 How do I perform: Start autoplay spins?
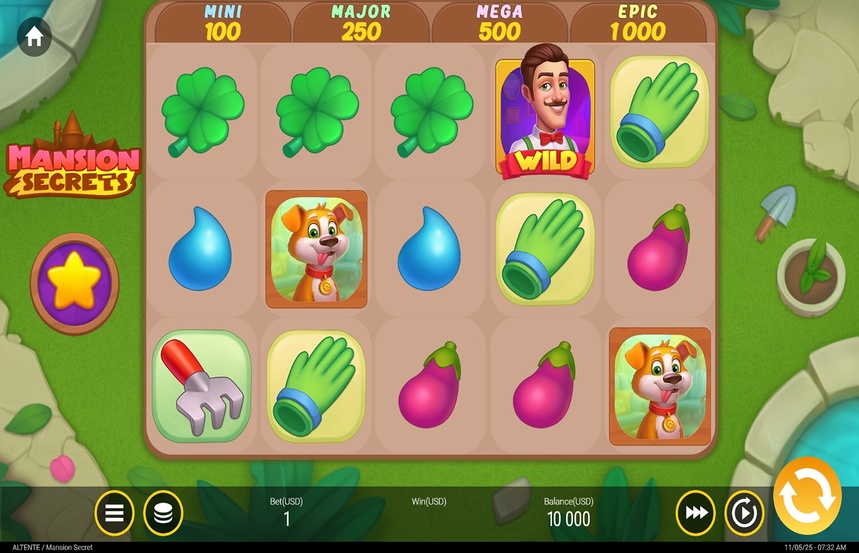tap(744, 513)
